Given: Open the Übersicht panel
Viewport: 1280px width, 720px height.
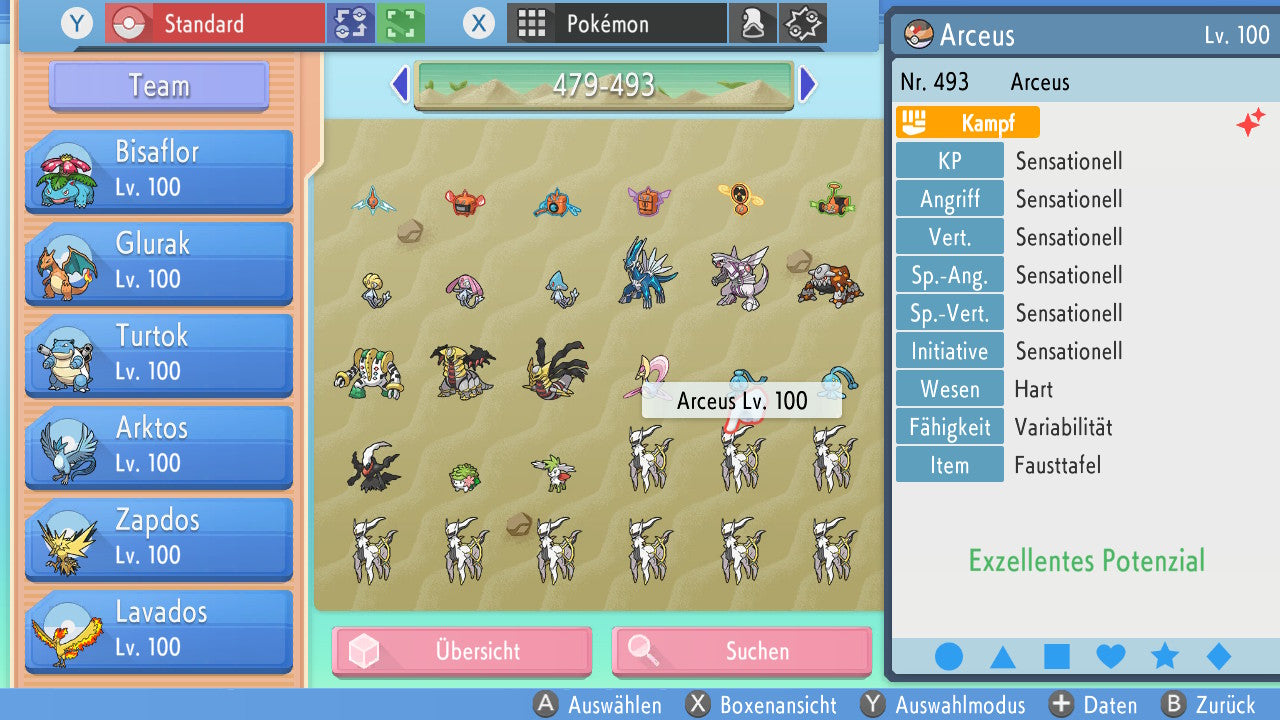Looking at the screenshot, I should 461,651.
